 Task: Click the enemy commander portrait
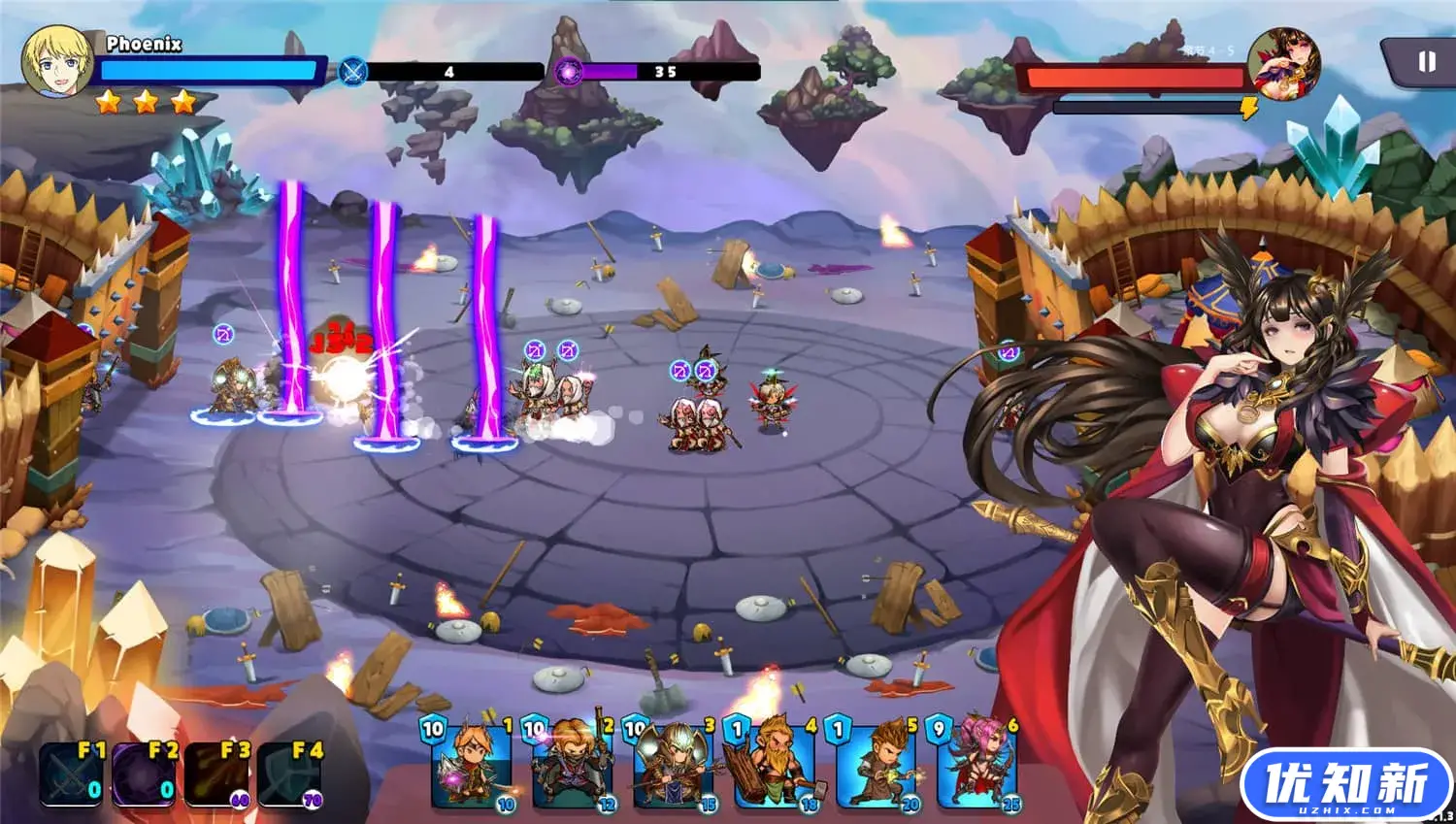click(x=1283, y=61)
